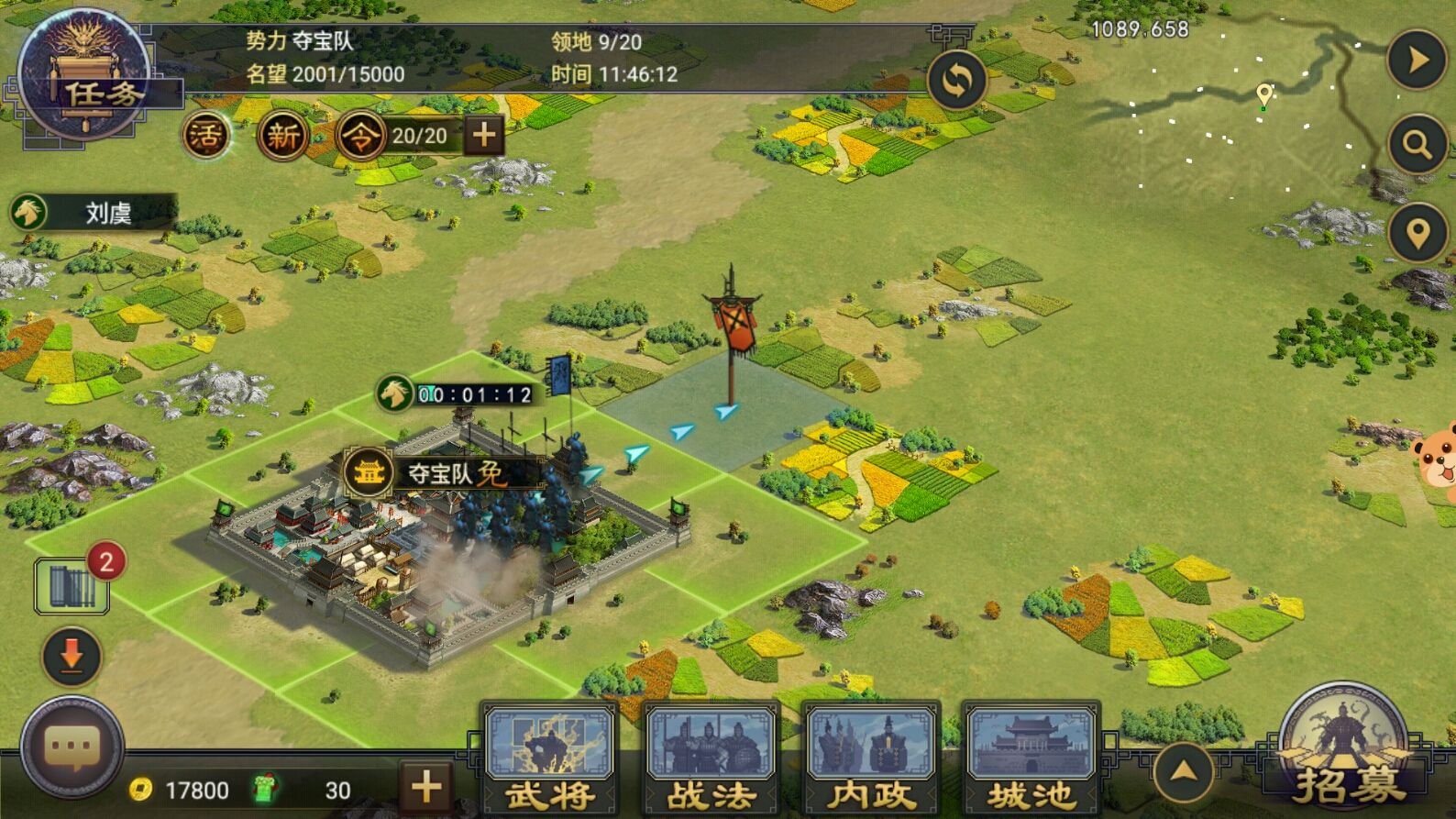Select general 刘虞 marching entry
1456x819 pixels.
[x=92, y=213]
